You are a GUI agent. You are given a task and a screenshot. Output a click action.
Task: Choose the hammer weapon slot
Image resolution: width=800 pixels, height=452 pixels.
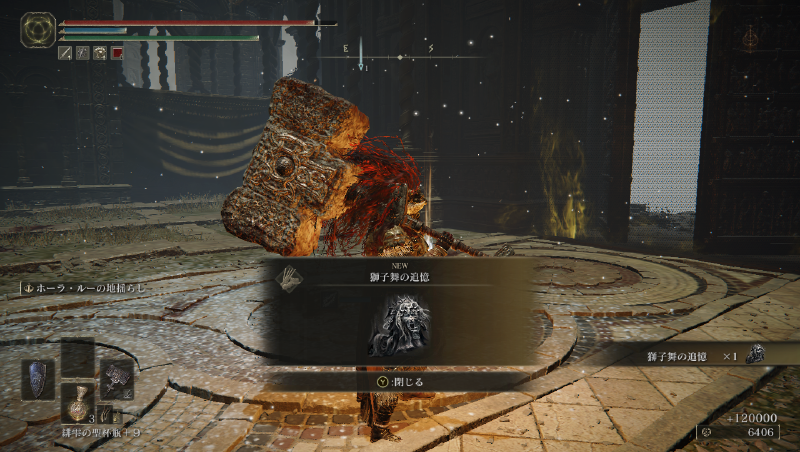[116, 378]
